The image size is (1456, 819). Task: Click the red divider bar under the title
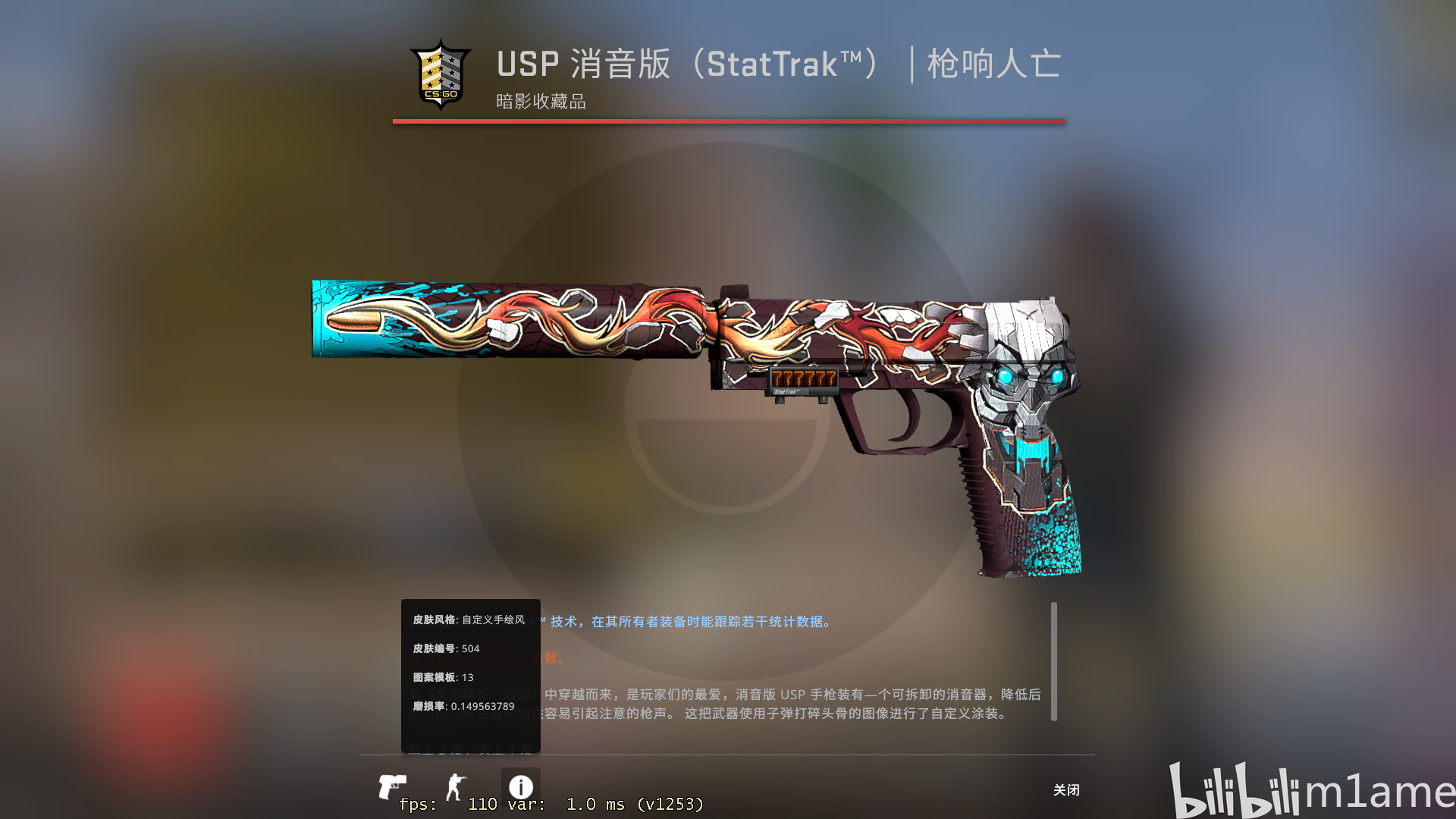[726, 120]
